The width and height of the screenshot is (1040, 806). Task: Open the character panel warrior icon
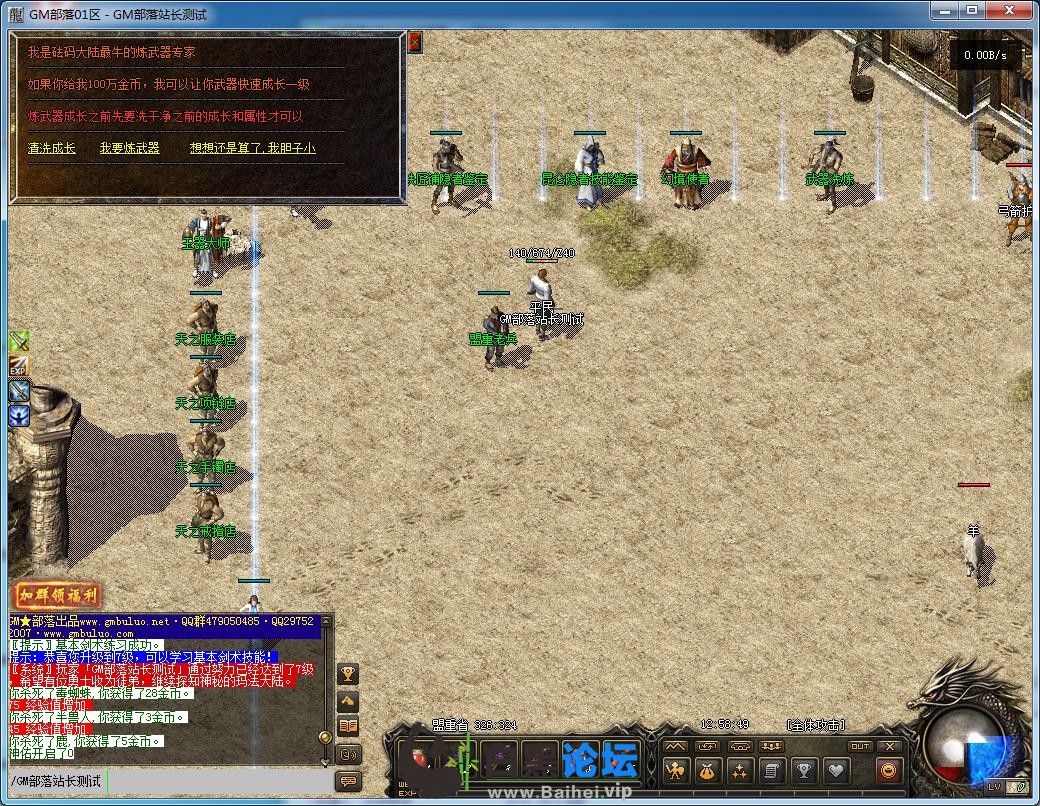tap(676, 771)
